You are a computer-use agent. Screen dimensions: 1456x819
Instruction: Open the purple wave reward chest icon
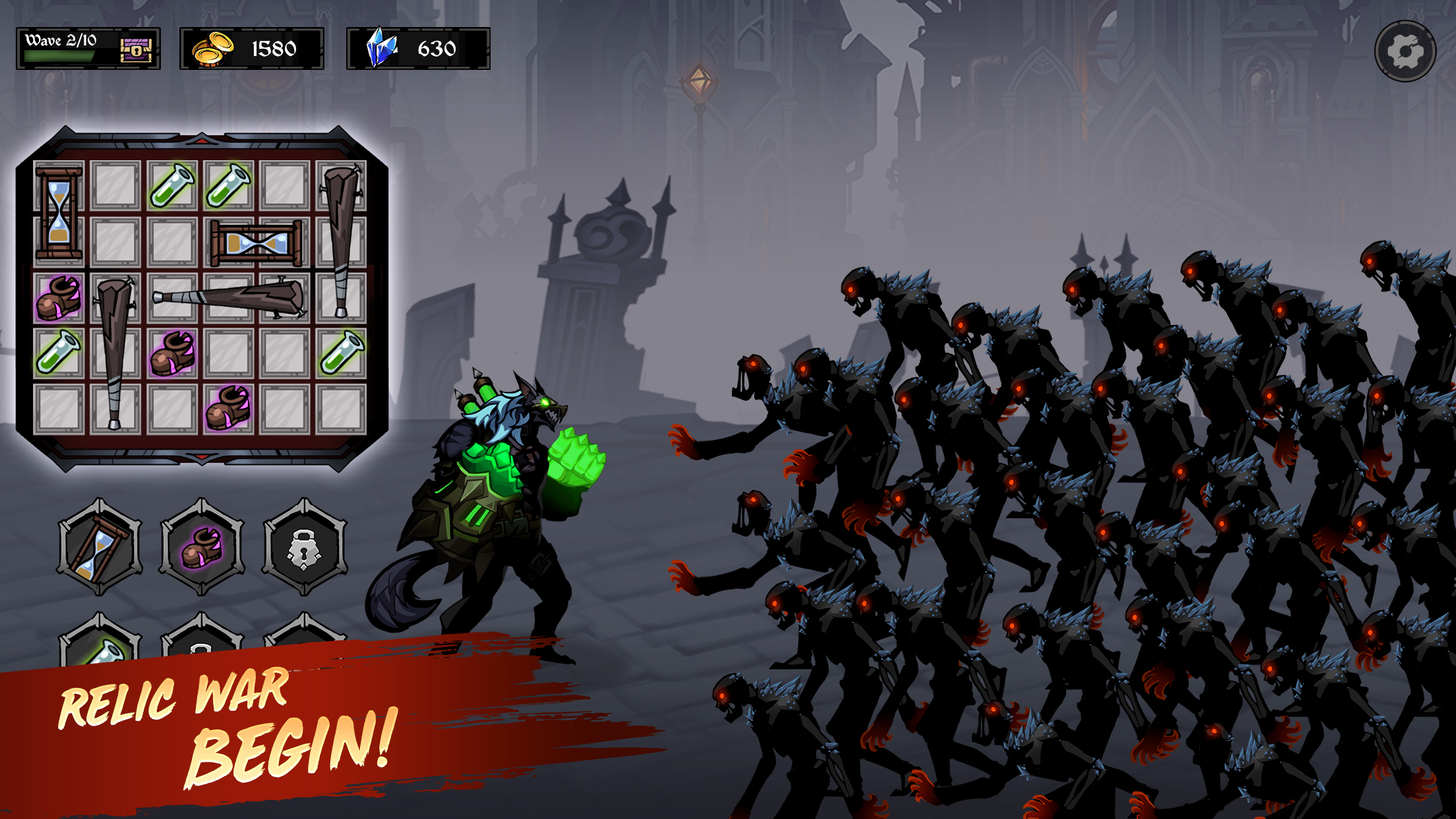pyautogui.click(x=136, y=48)
